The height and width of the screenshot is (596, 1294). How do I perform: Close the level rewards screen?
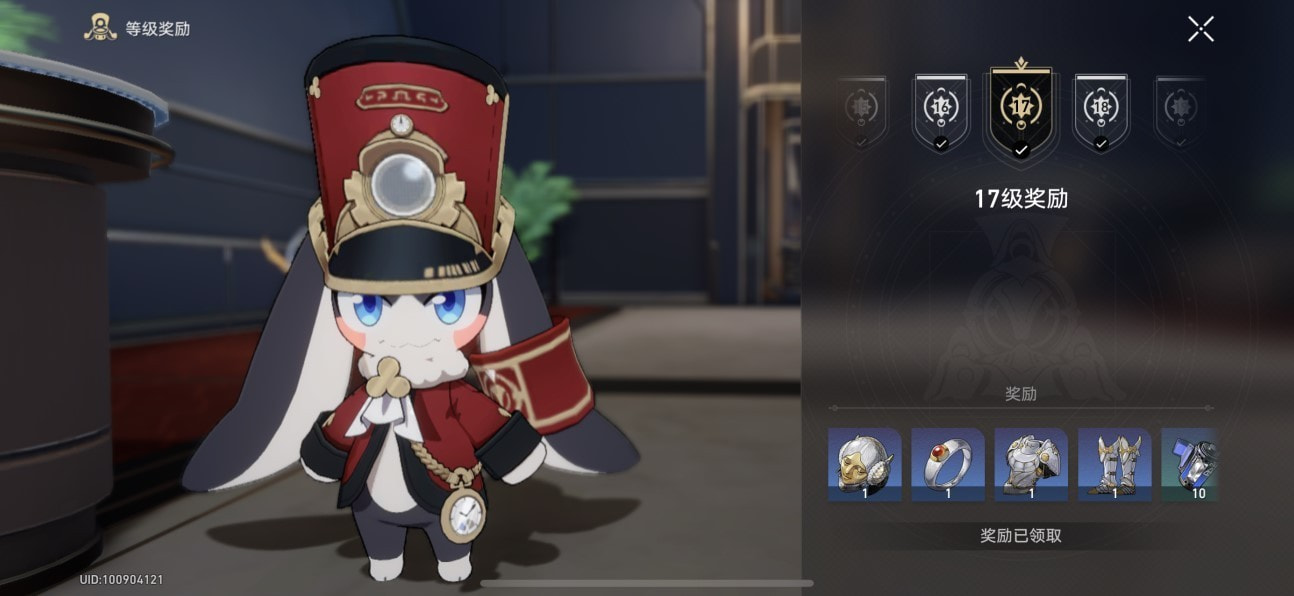1200,29
